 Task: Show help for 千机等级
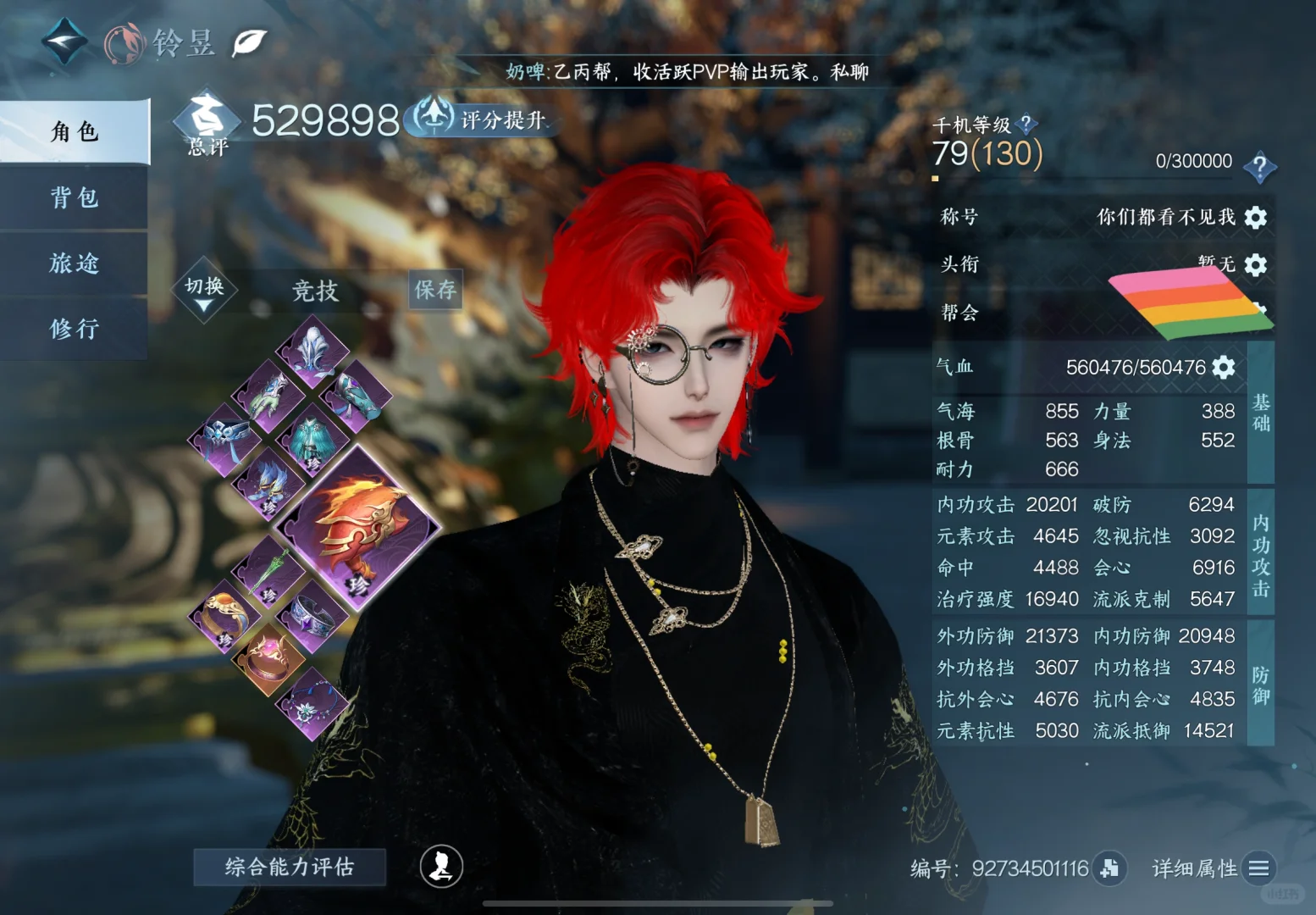[x=1026, y=125]
